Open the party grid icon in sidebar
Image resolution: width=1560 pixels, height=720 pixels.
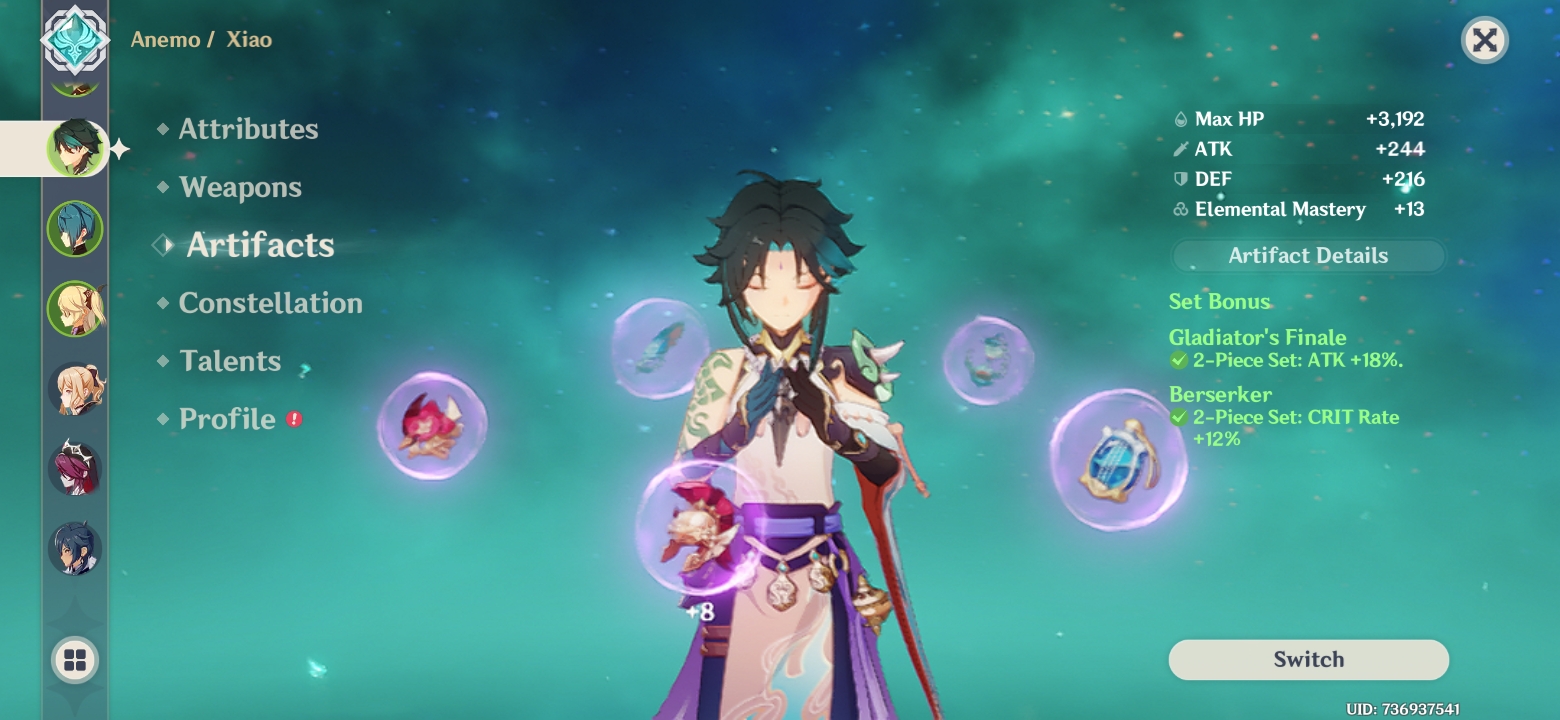coord(75,660)
